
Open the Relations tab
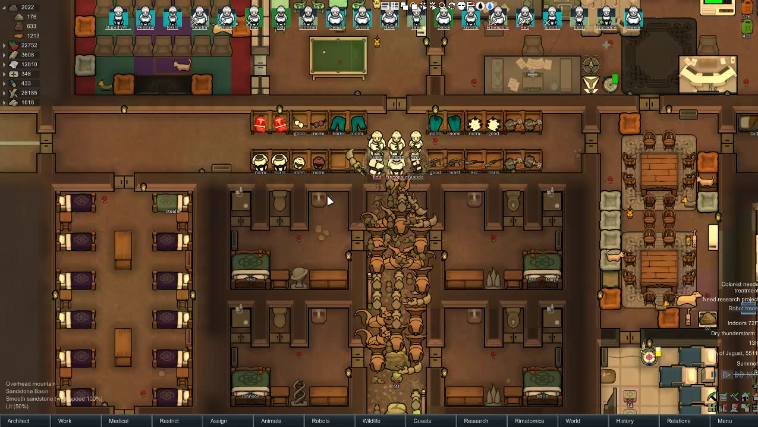point(677,421)
